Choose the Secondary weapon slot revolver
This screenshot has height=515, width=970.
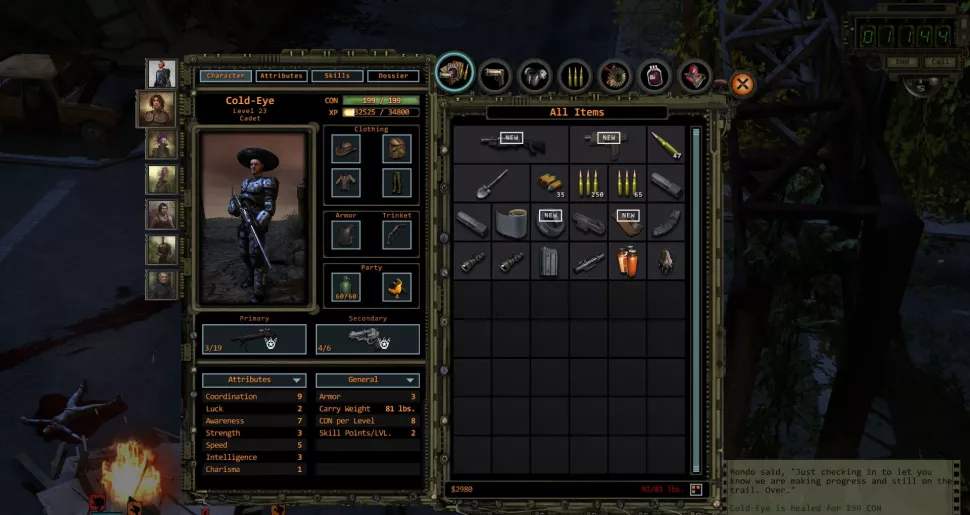click(x=367, y=339)
